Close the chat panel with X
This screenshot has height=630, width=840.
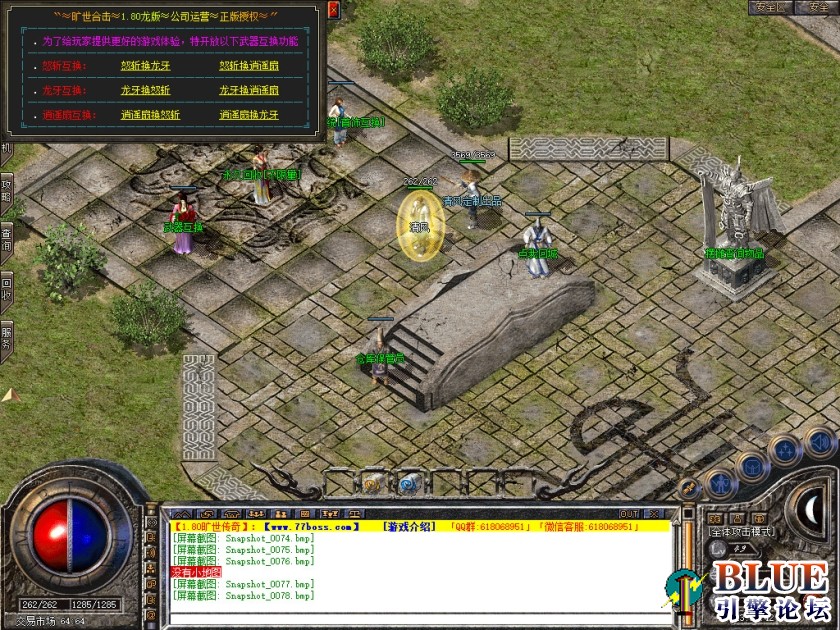(654, 513)
